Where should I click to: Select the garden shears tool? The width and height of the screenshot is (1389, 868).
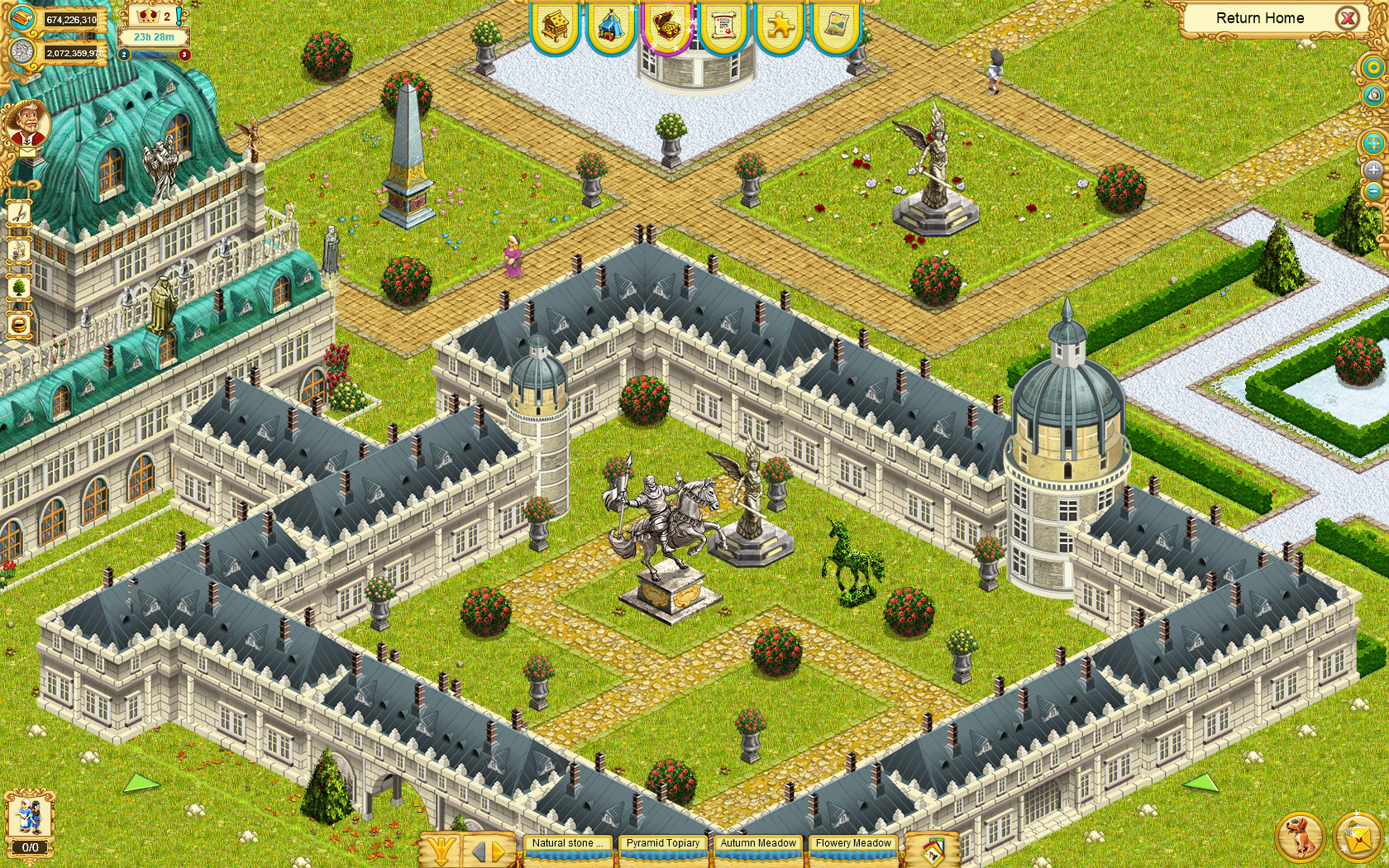(18, 214)
